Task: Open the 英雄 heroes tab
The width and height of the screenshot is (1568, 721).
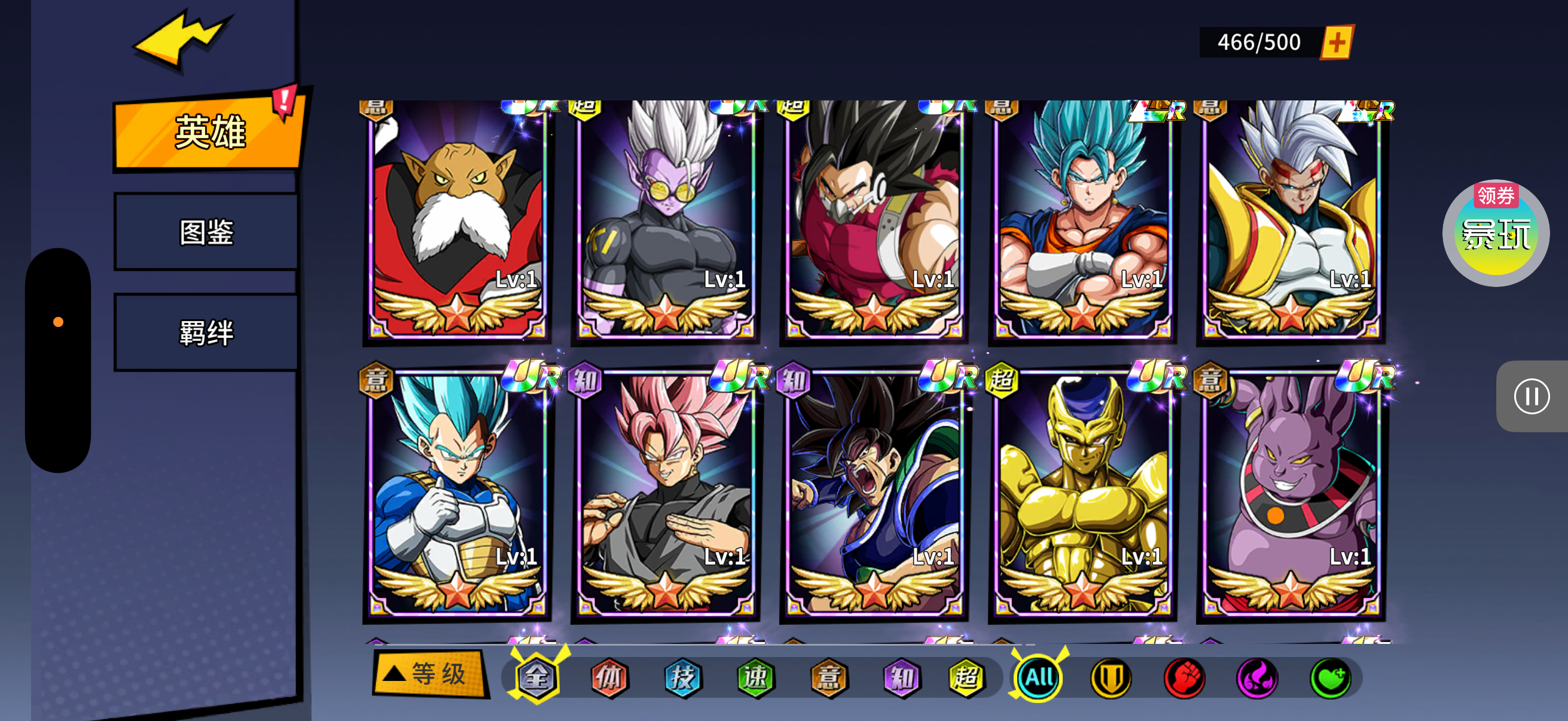Action: (208, 132)
